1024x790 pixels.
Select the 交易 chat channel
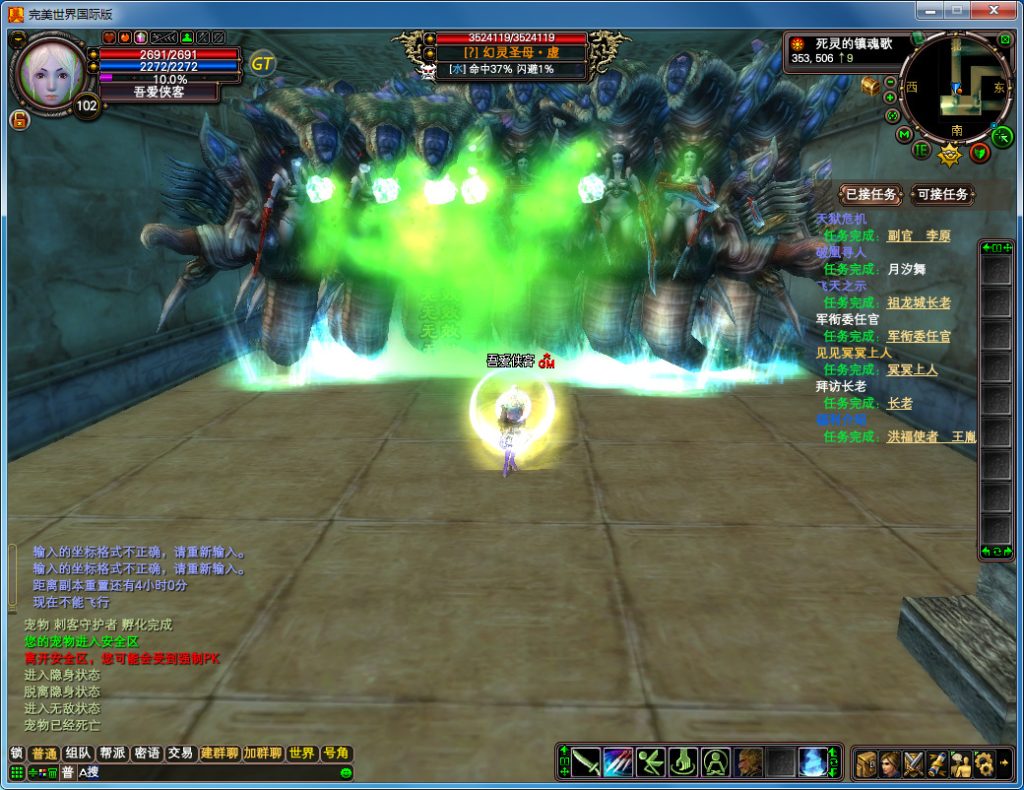click(180, 753)
